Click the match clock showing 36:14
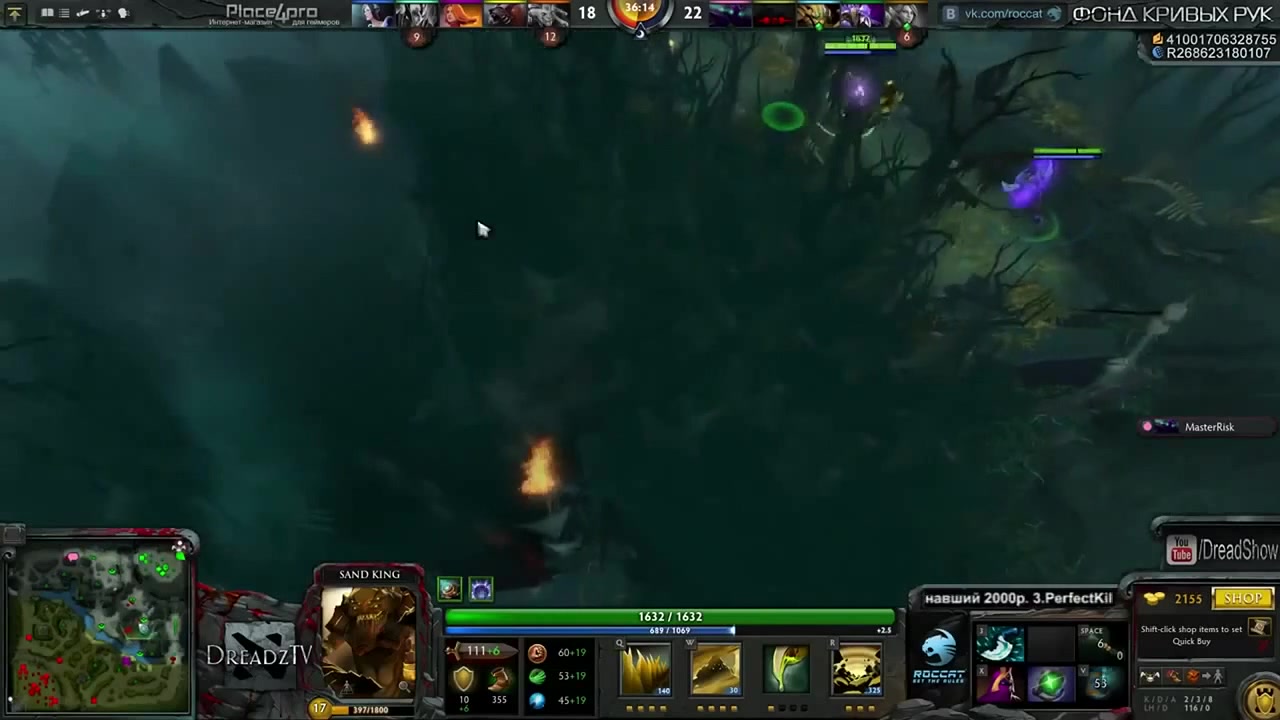1280x720 pixels. pyautogui.click(x=639, y=10)
